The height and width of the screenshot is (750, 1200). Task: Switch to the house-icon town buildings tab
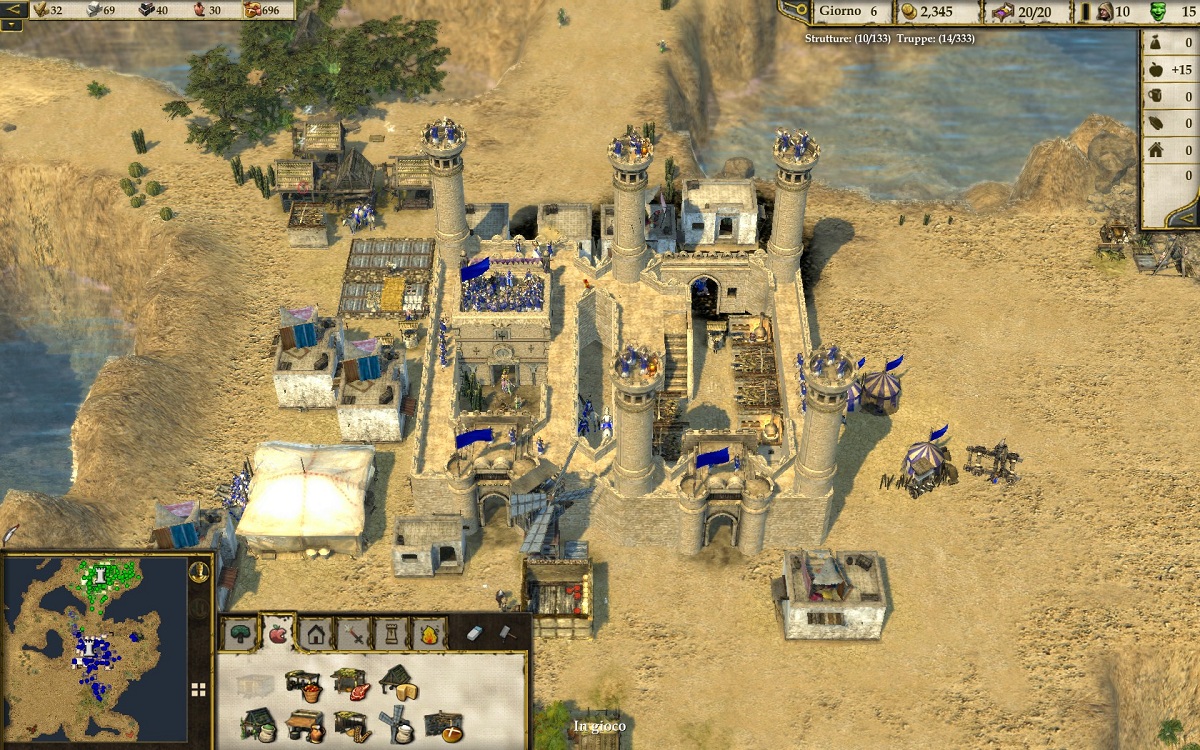tap(316, 633)
